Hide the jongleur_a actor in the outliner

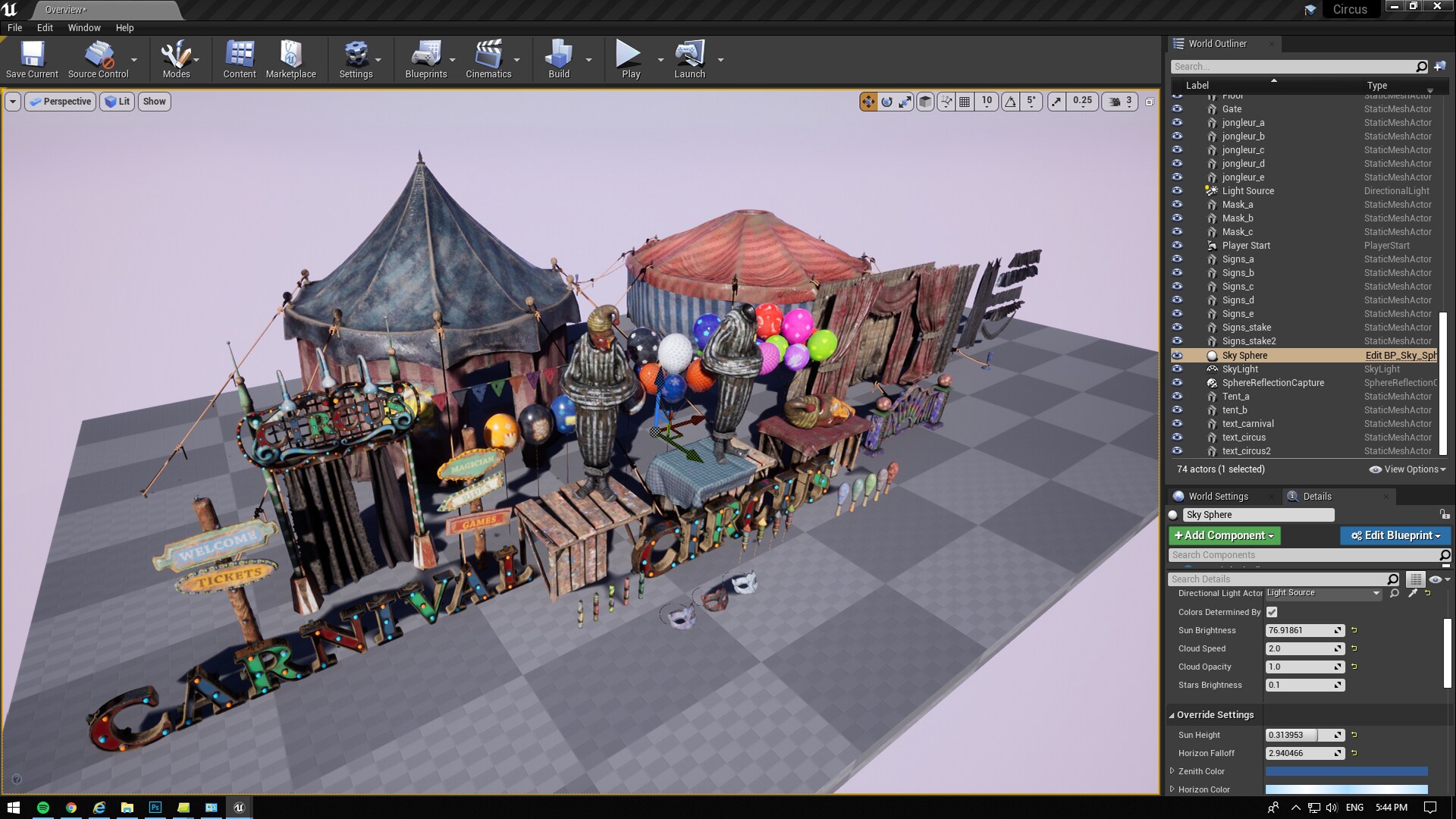click(1178, 122)
